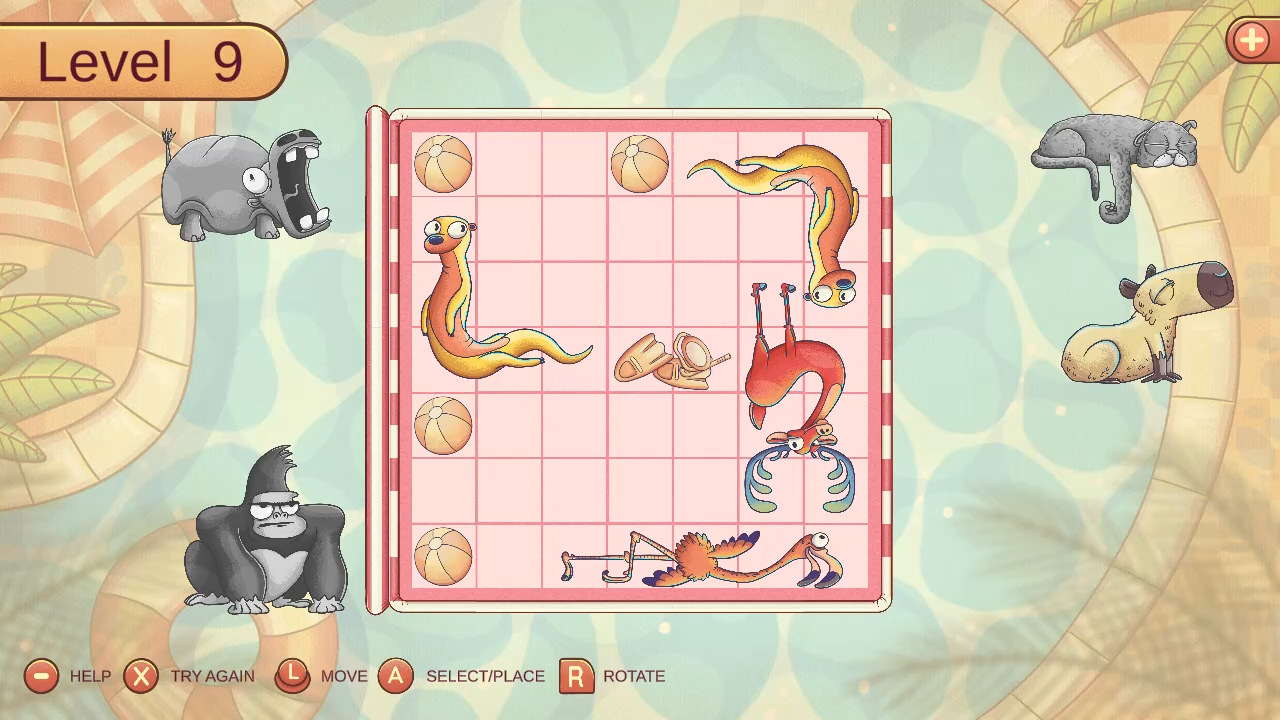The height and width of the screenshot is (720, 1280).
Task: Click the plus button in the top-right corner
Action: click(1250, 41)
